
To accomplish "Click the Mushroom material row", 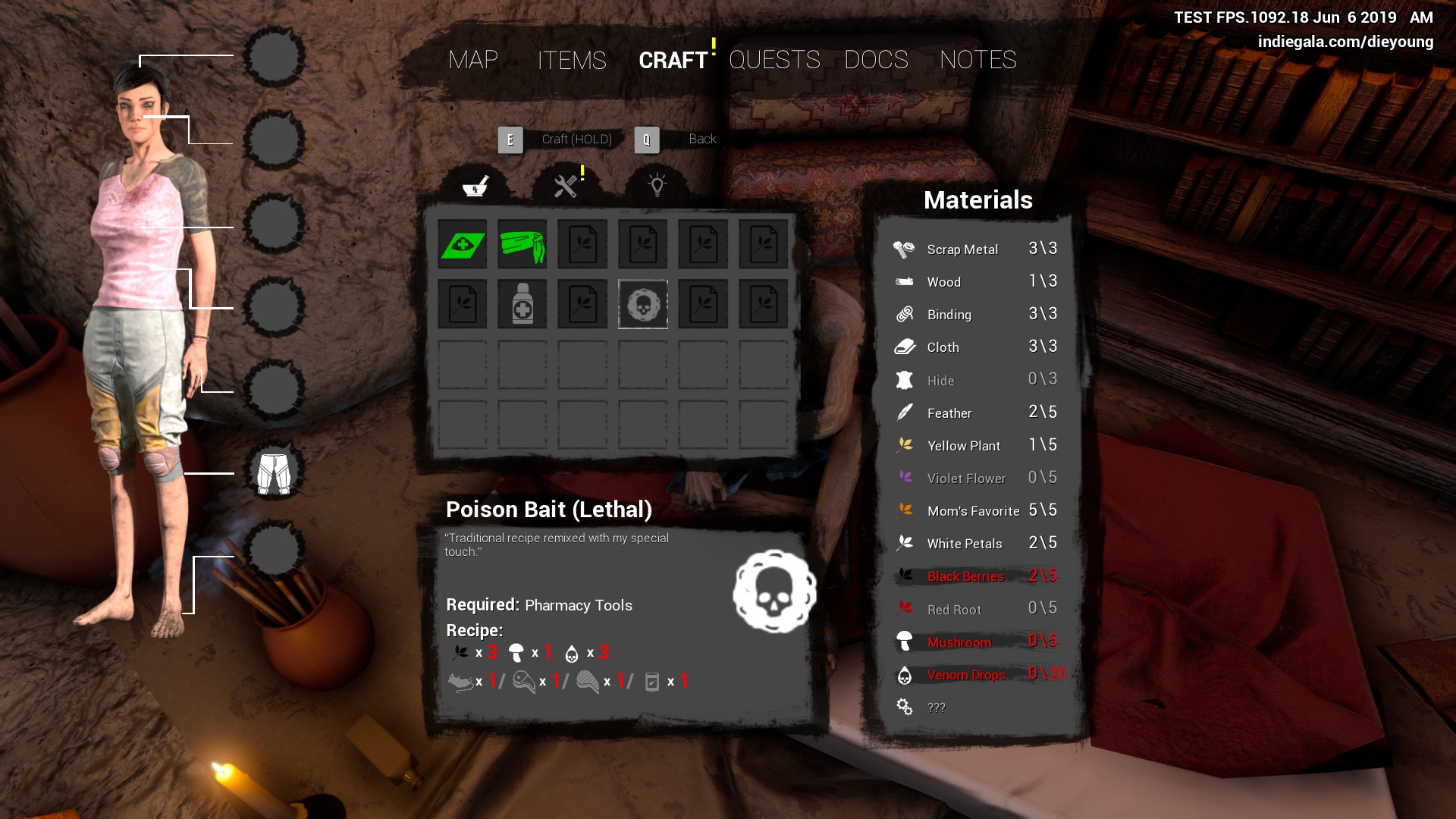I will pyautogui.click(x=975, y=642).
